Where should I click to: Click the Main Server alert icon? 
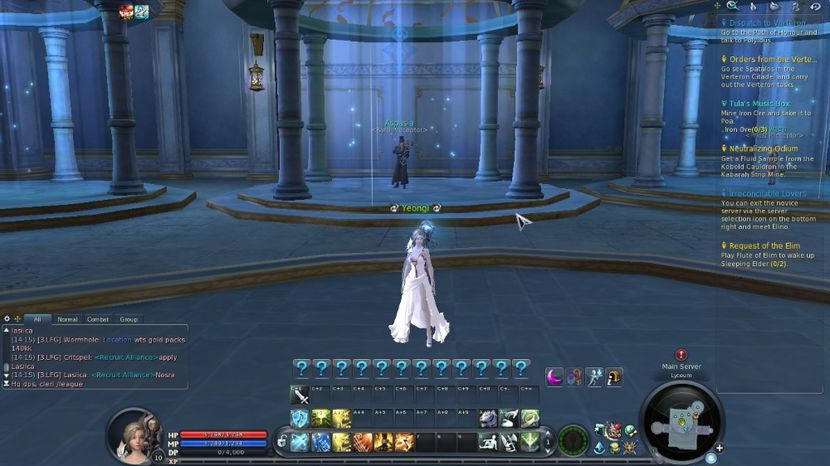681,354
